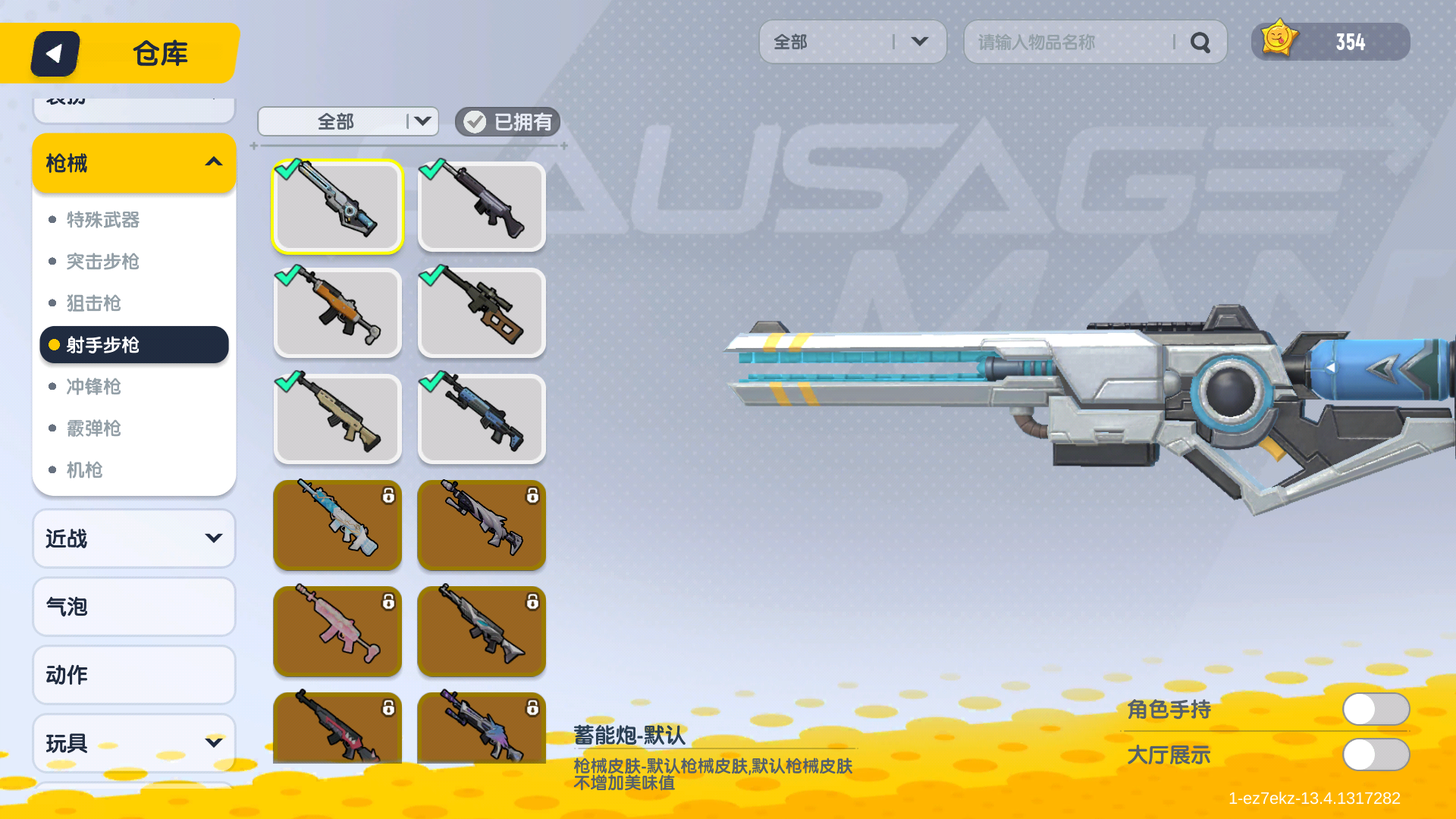Select the orange rifle skin thumbnail
The width and height of the screenshot is (1456, 819).
pyautogui.click(x=337, y=312)
